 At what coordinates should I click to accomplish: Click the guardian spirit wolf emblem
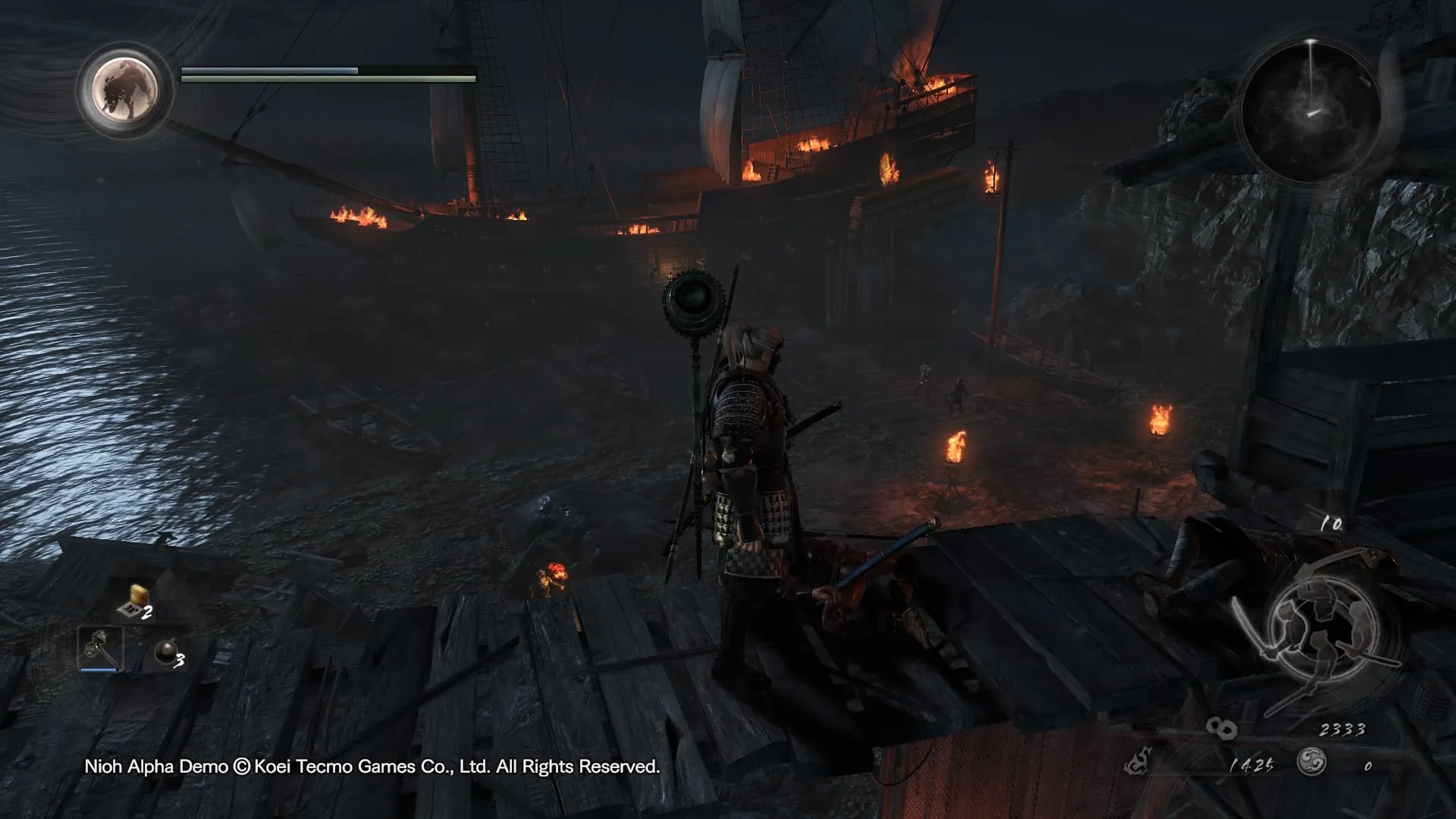coord(125,89)
